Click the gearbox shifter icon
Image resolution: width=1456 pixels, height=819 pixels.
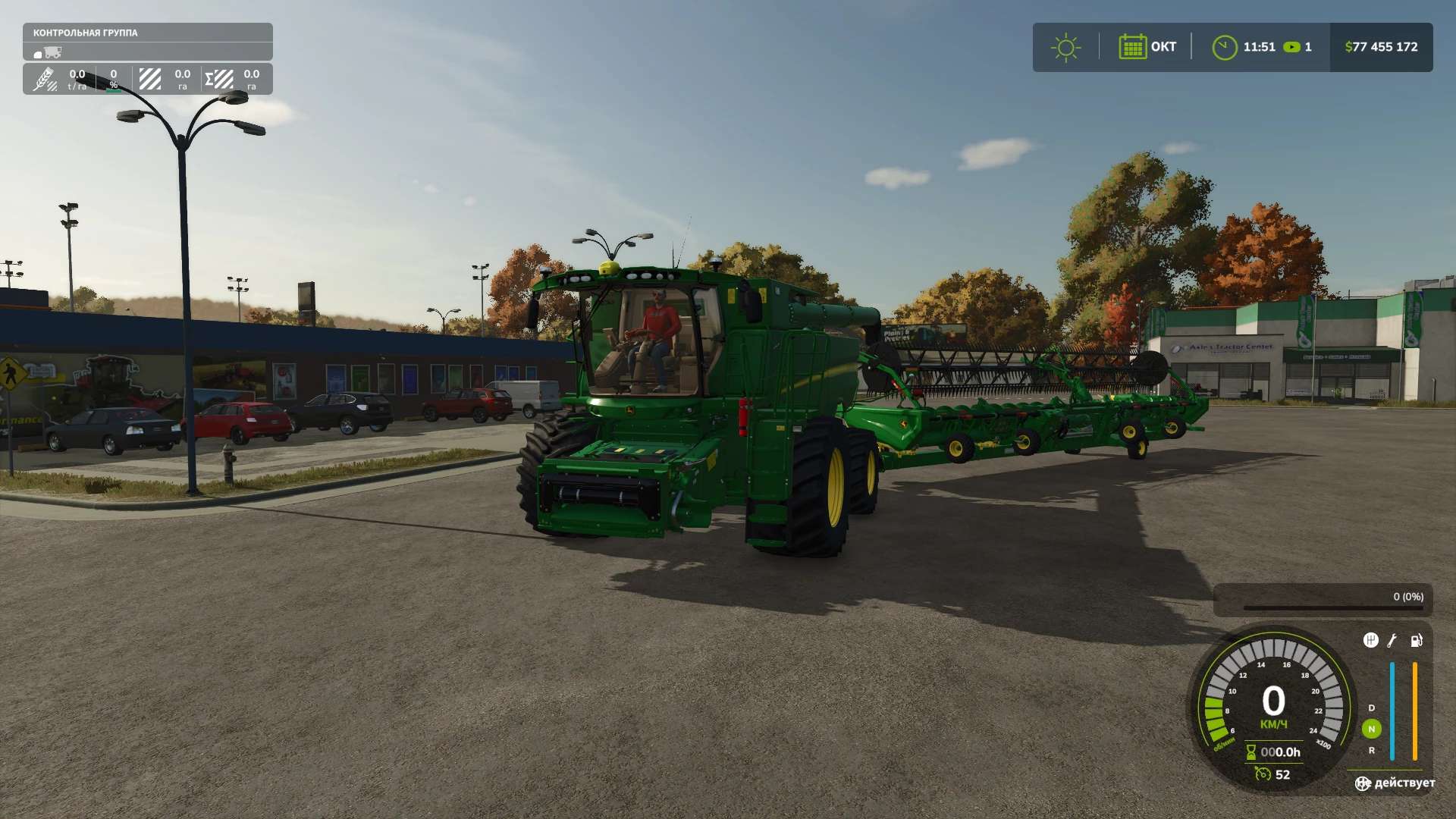pos(1370,640)
